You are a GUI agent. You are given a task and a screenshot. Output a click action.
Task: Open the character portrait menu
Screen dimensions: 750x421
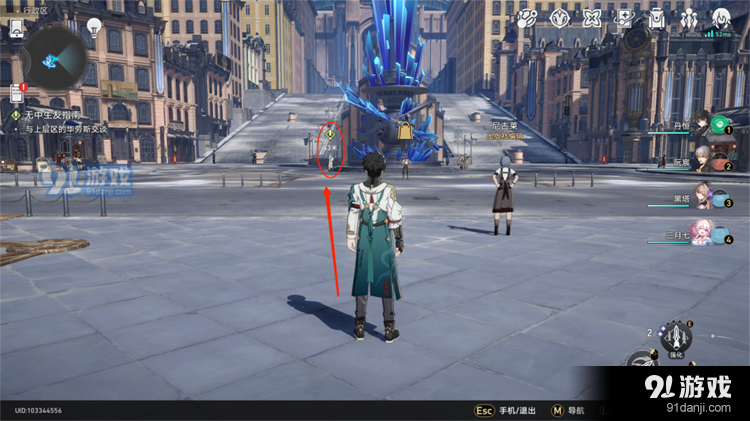point(720,19)
